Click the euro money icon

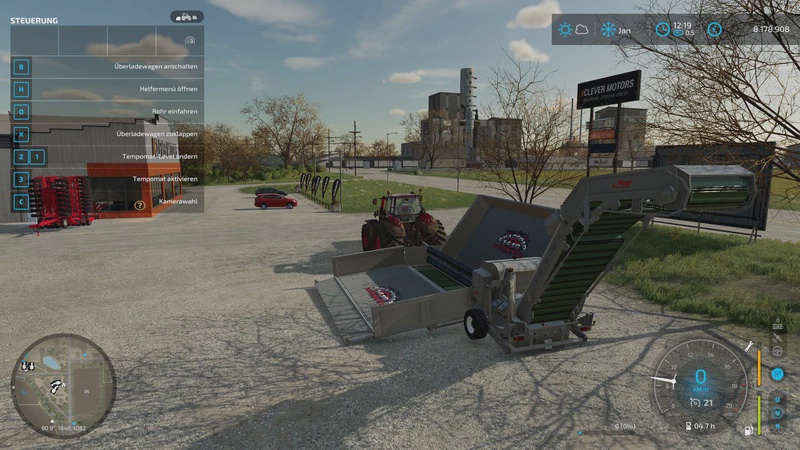(x=714, y=29)
